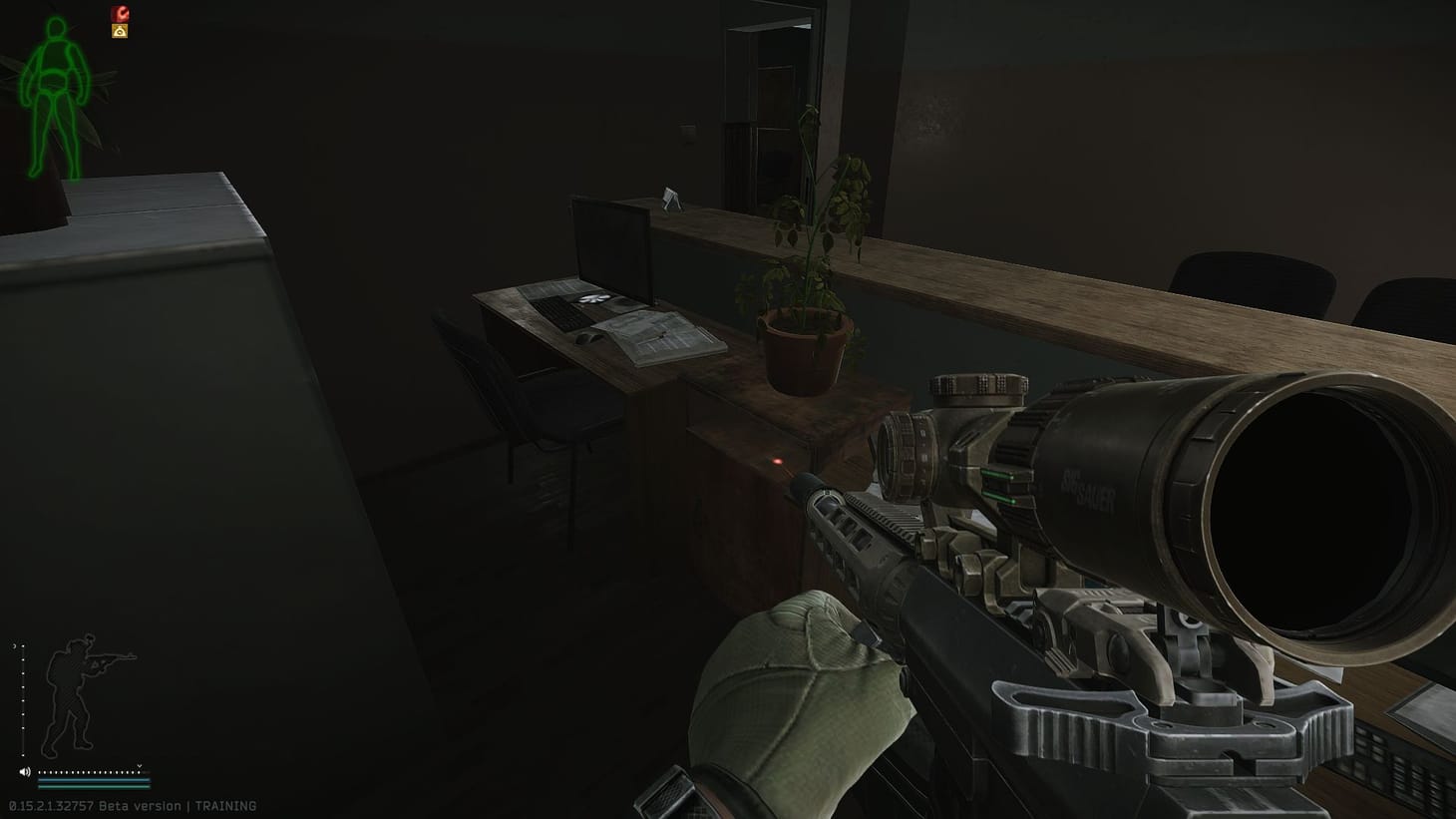Click the speaker noise indicator icon

click(x=24, y=771)
